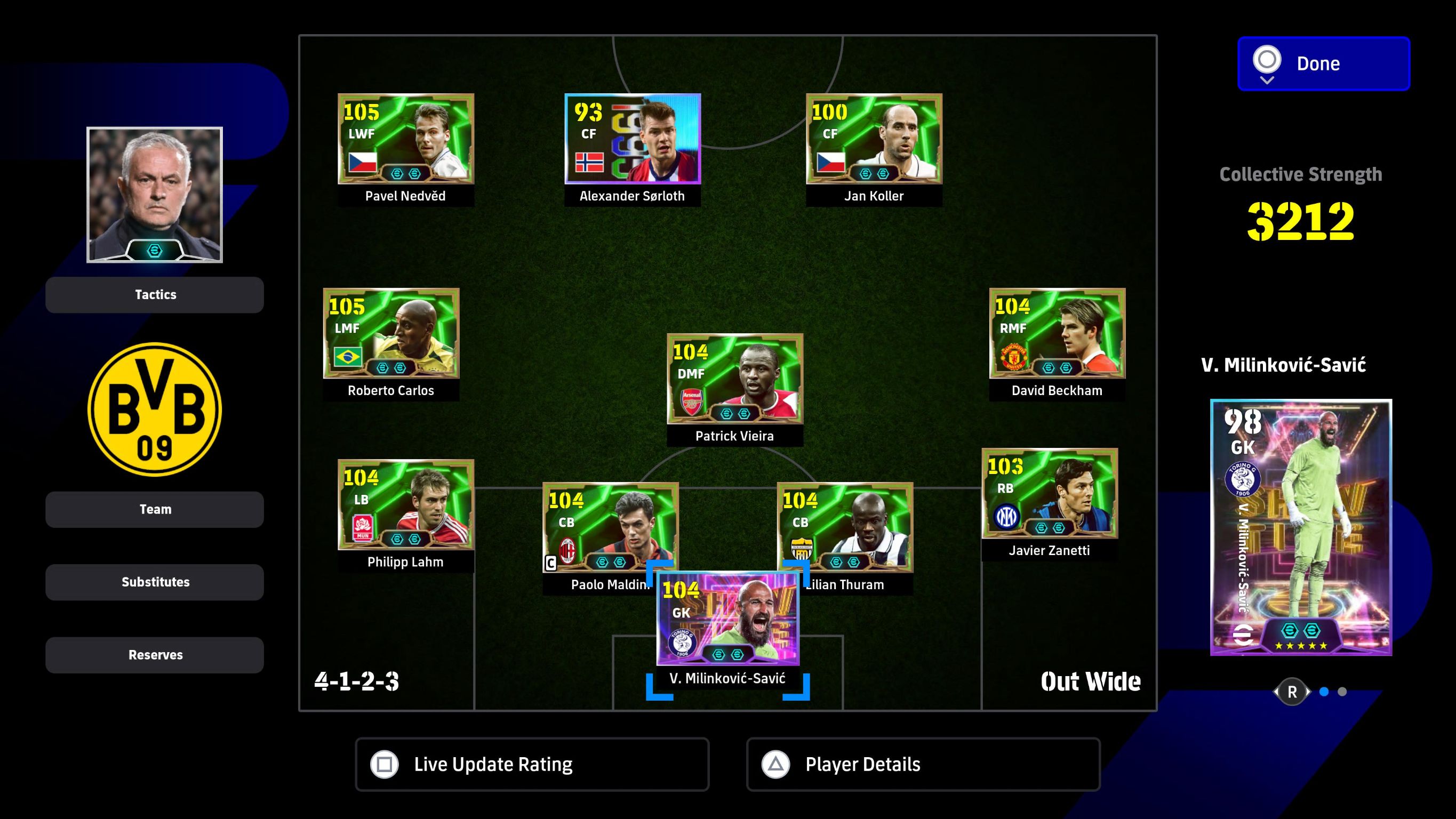Screen dimensions: 1456x819
Task: Open the Team menu
Action: (154, 509)
